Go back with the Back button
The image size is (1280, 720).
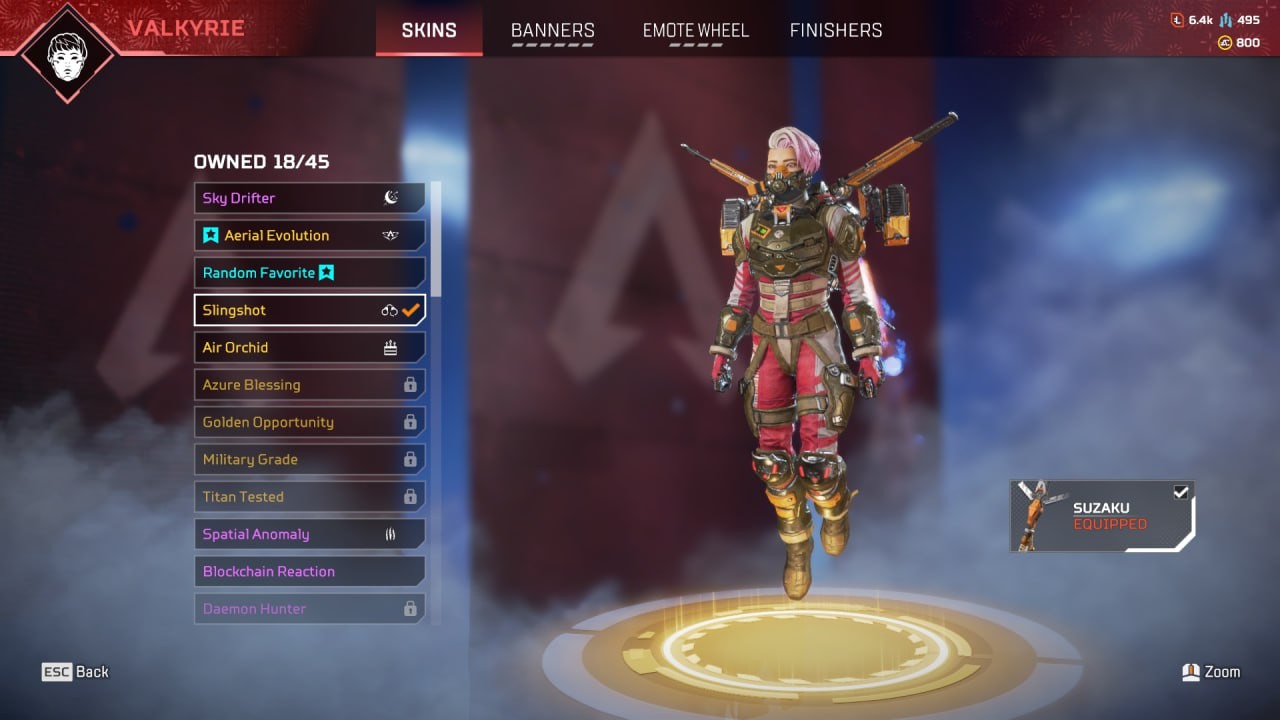(x=75, y=672)
